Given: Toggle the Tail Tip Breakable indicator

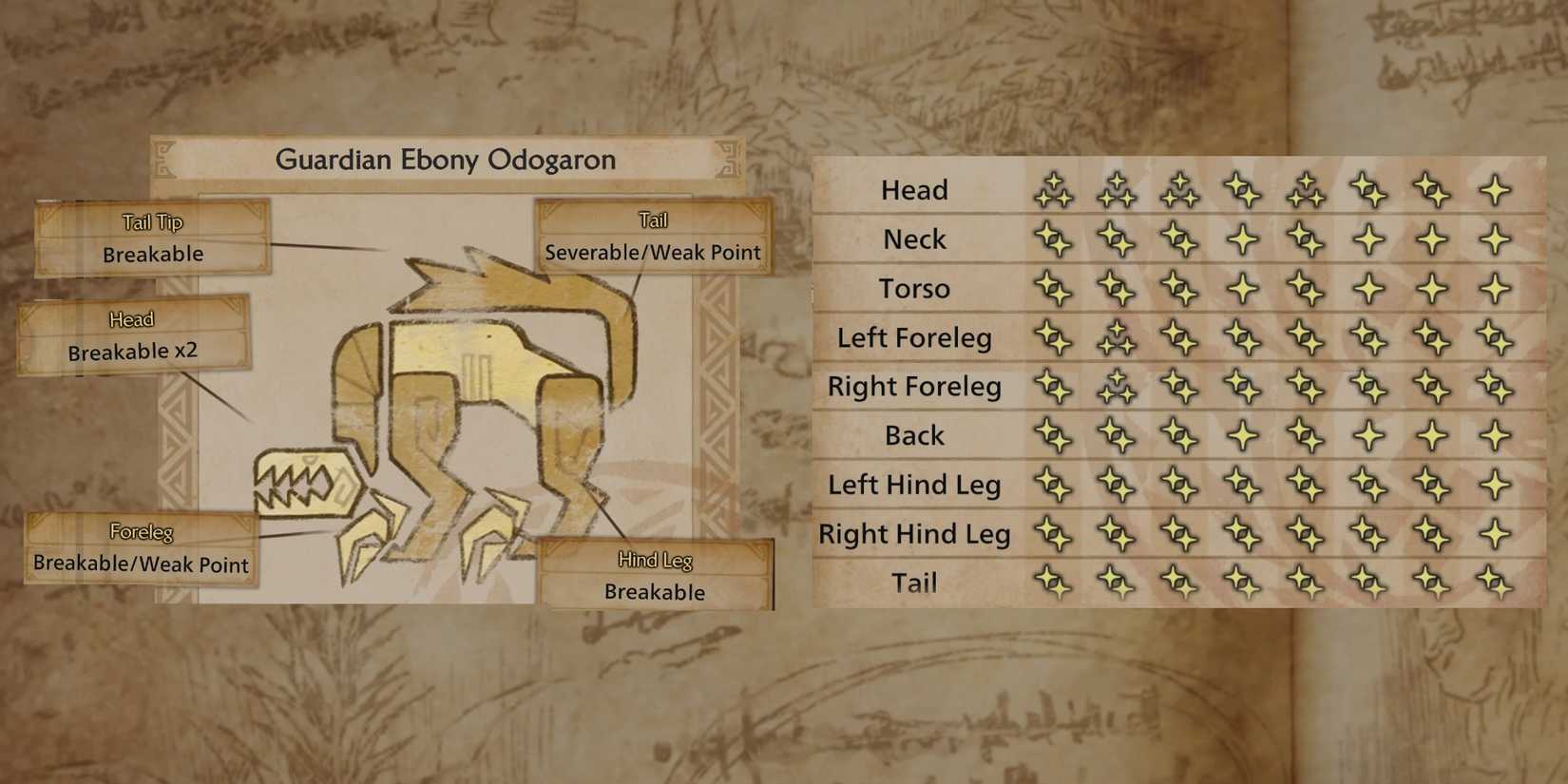Looking at the screenshot, I should tap(152, 238).
